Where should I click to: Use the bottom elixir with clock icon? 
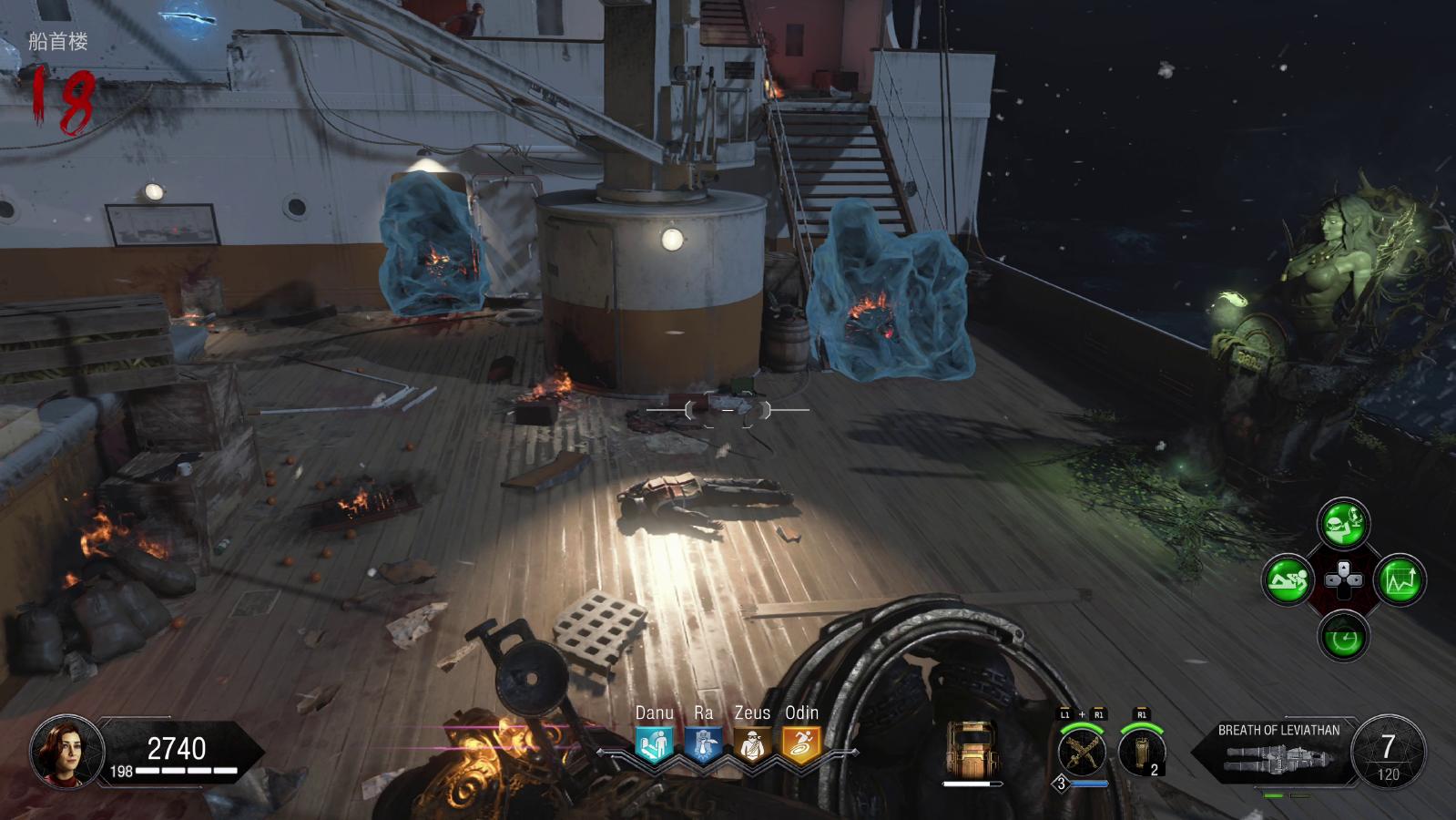pos(1343,635)
